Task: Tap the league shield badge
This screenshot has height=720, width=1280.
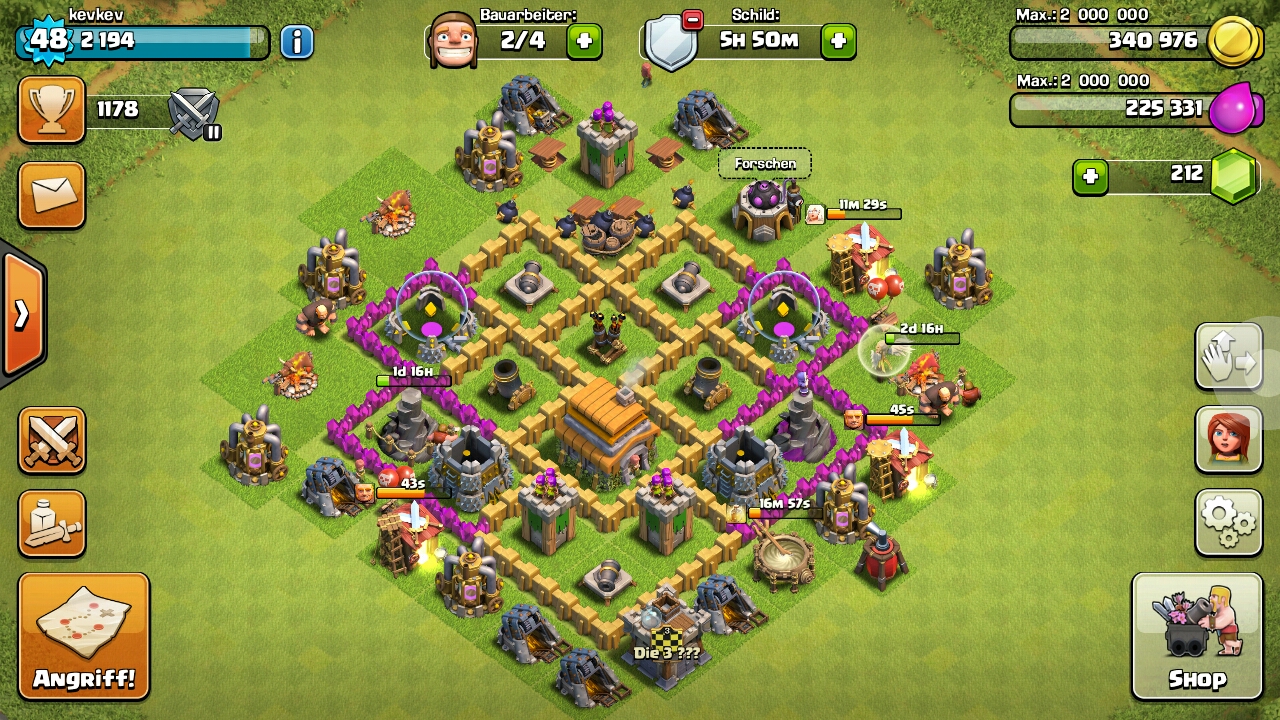Action: [194, 112]
